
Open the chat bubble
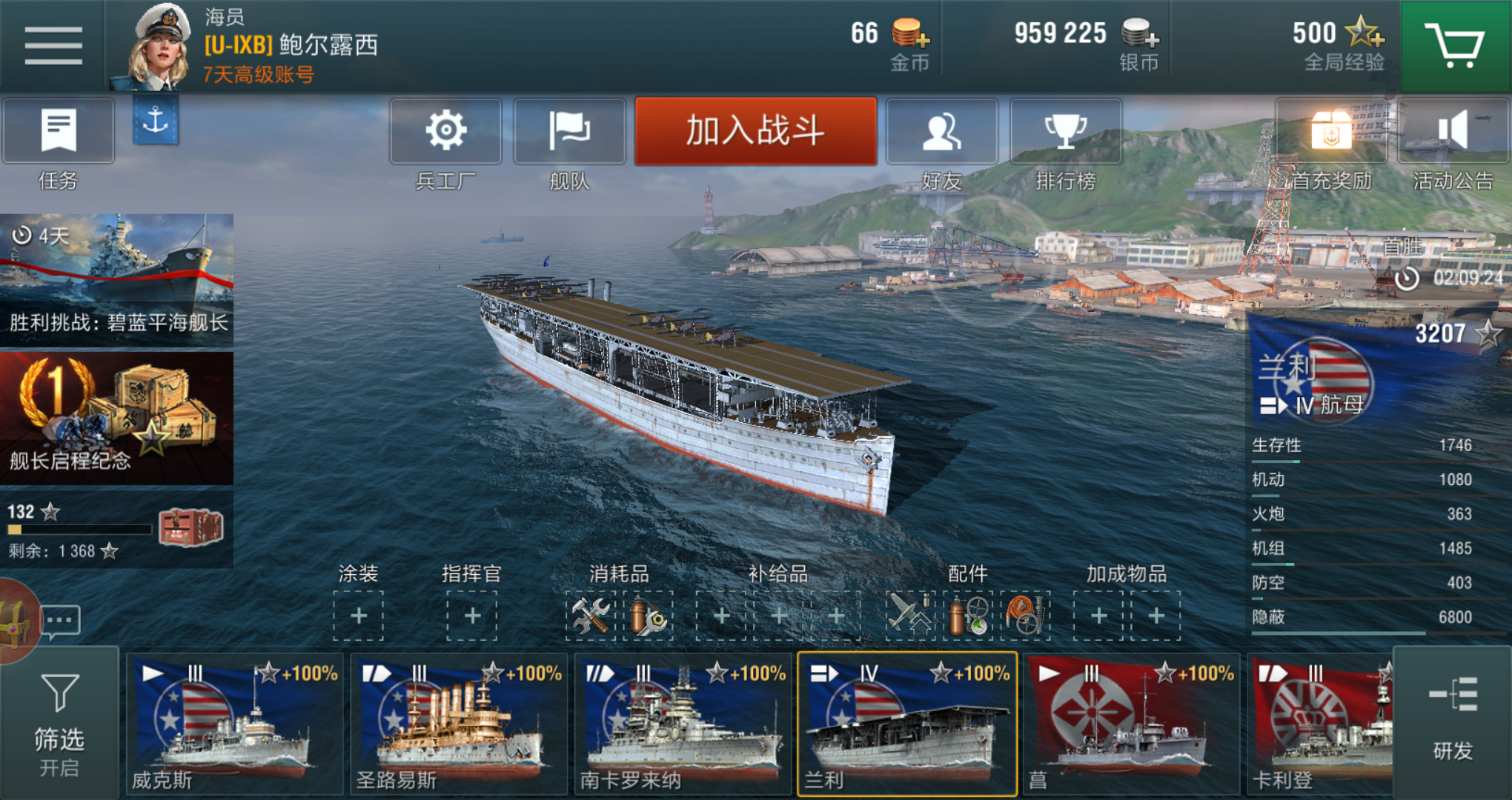point(61,621)
